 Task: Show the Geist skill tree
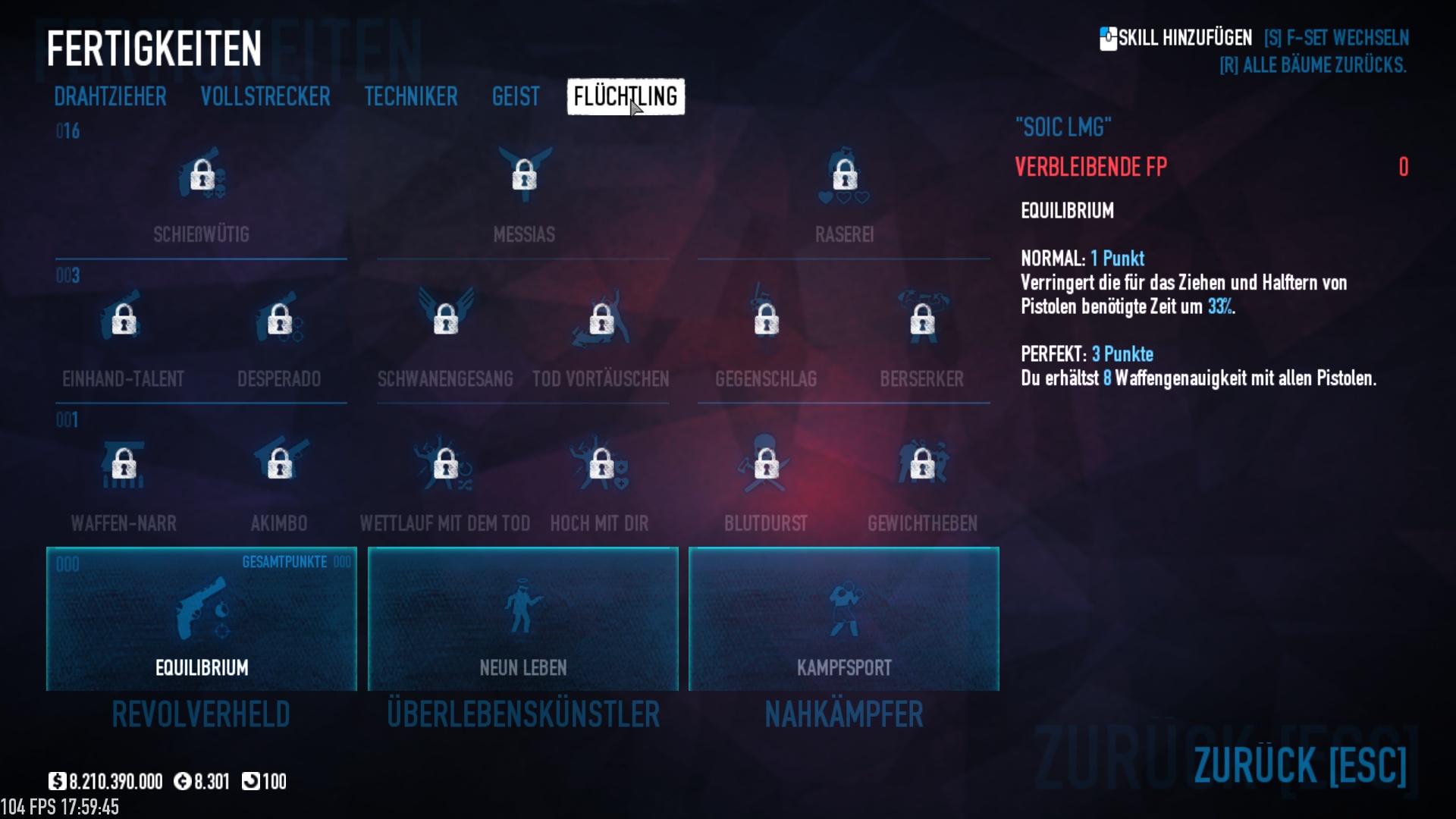(516, 97)
